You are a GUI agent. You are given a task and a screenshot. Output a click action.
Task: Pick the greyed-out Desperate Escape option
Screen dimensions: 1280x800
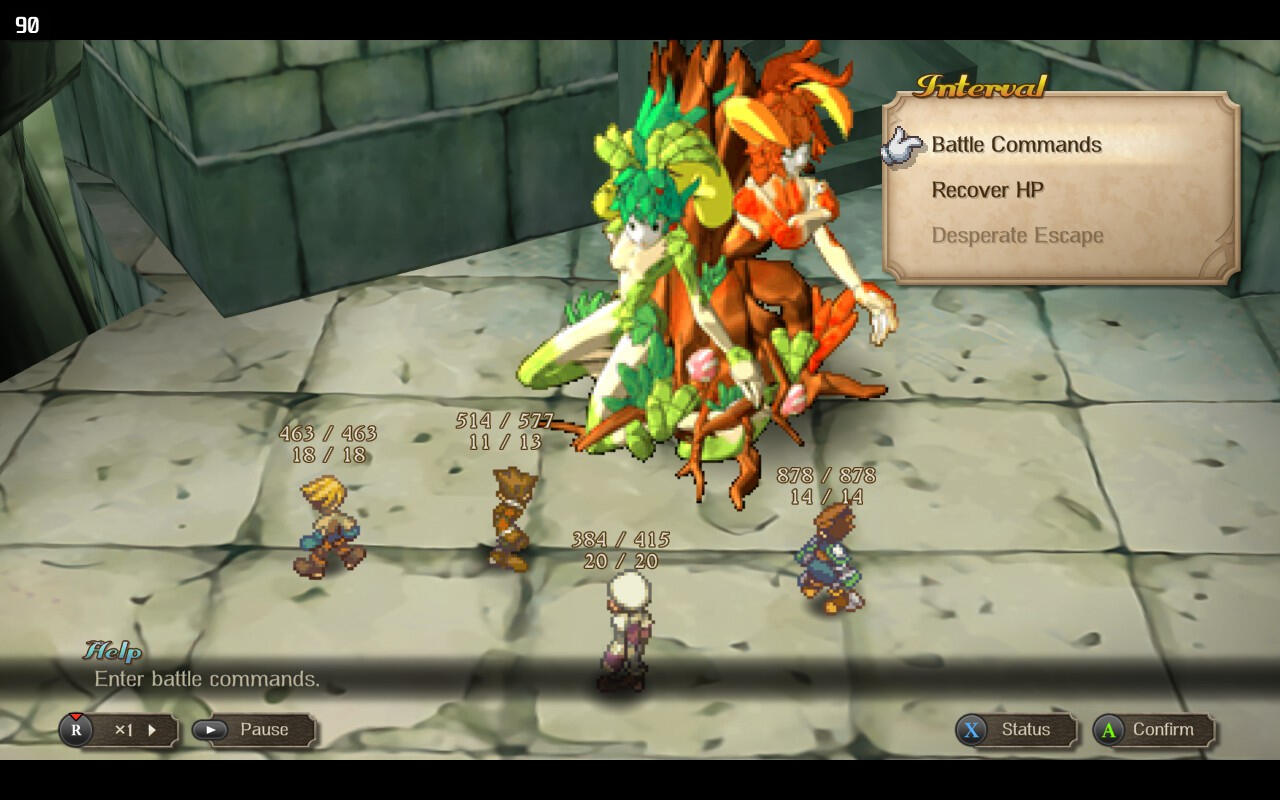coord(1017,236)
